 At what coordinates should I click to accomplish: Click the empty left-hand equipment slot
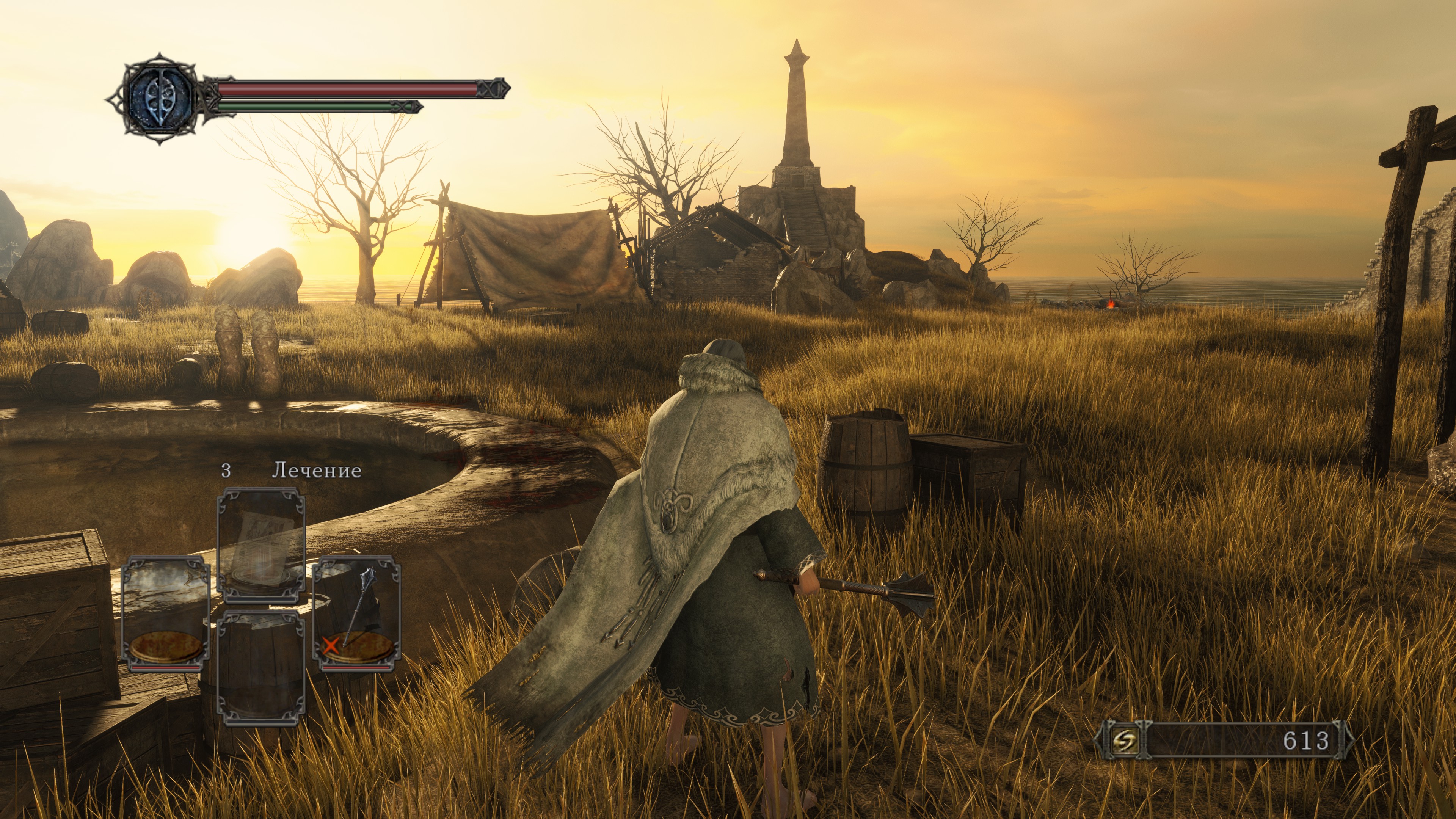pyautogui.click(x=166, y=613)
